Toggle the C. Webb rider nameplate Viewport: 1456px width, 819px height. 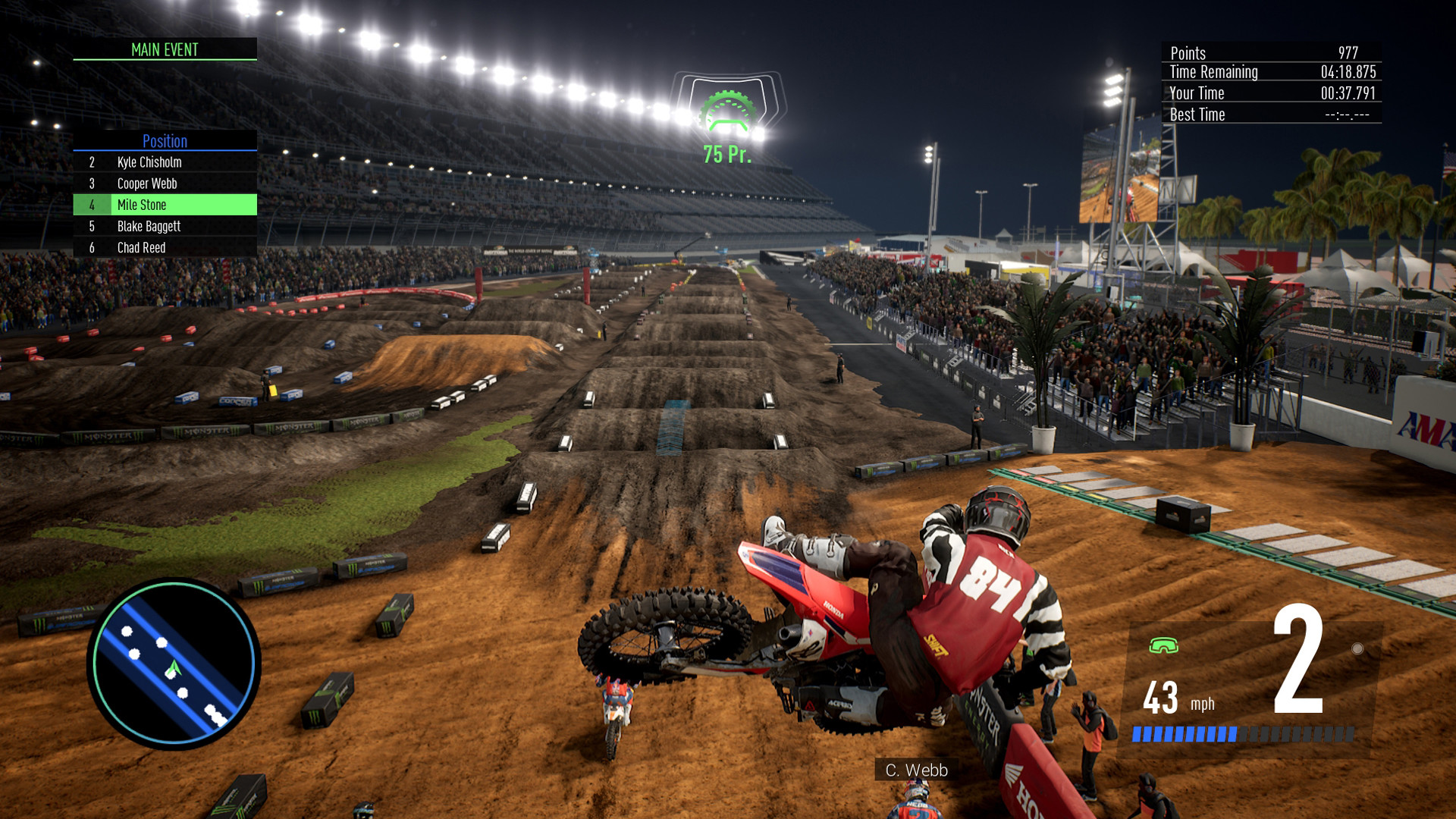point(916,770)
